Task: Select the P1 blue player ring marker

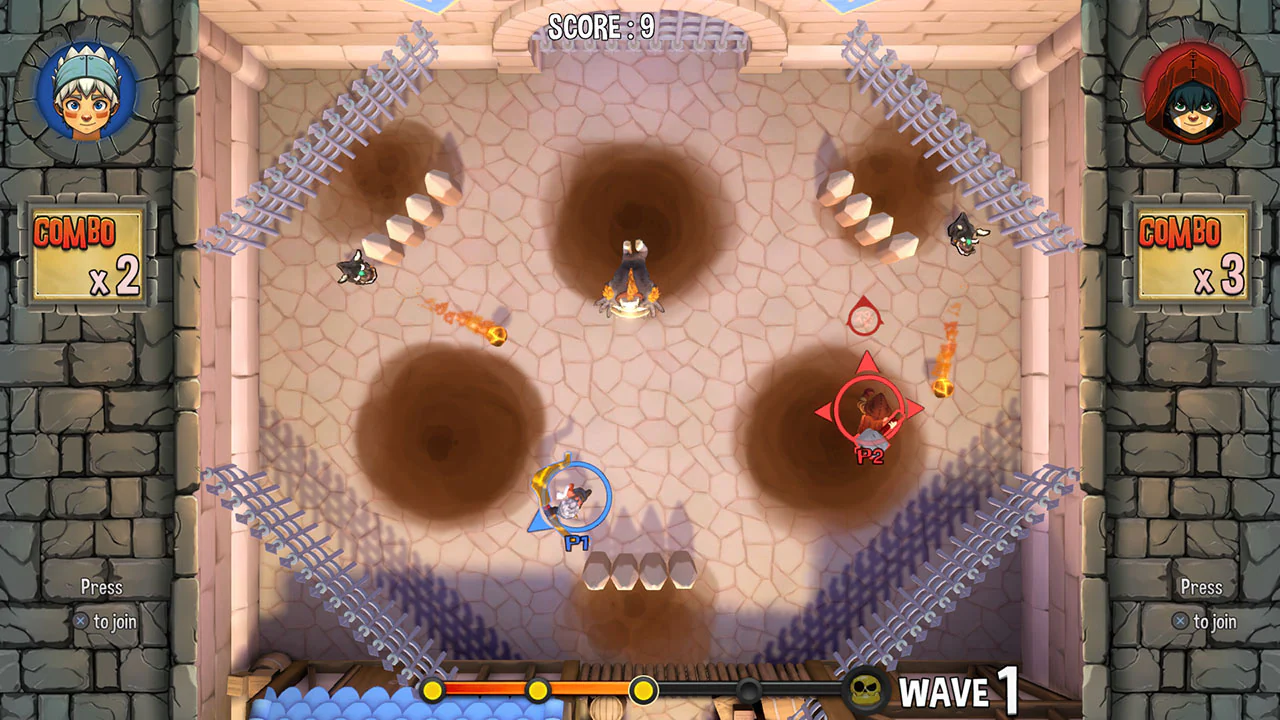Action: coord(570,500)
